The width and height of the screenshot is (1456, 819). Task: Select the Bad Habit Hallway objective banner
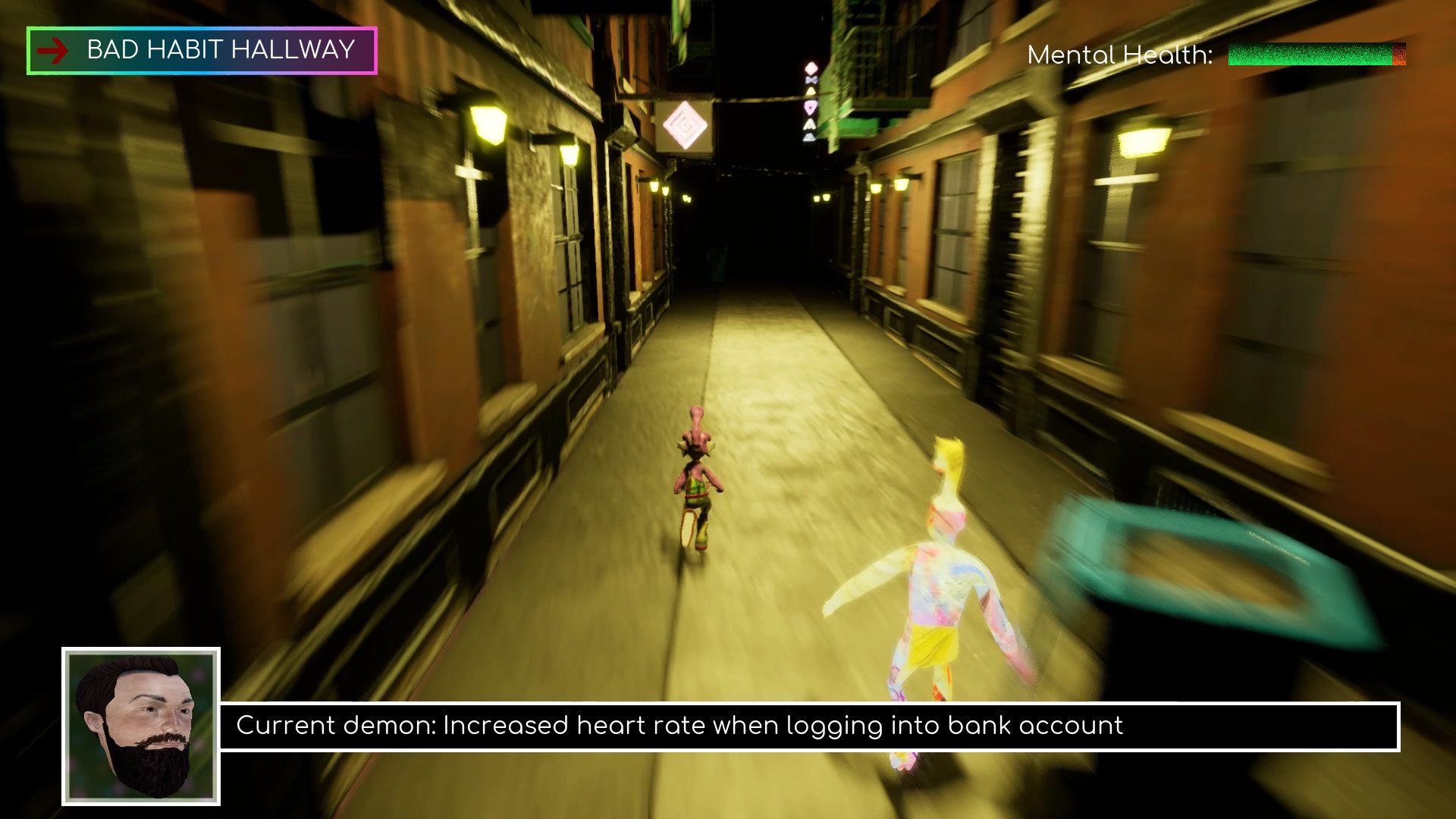tap(202, 51)
